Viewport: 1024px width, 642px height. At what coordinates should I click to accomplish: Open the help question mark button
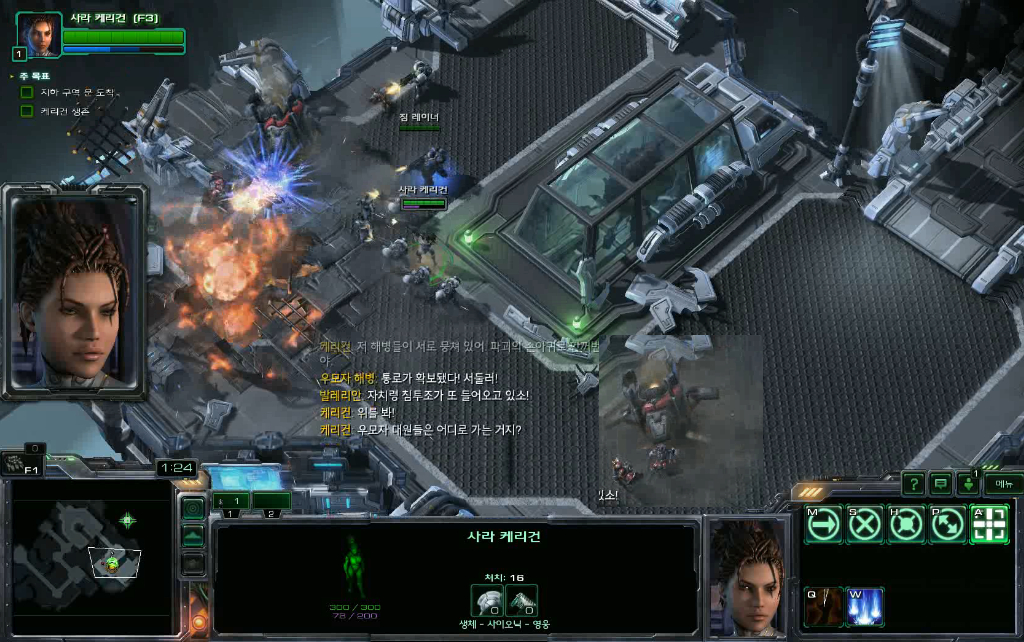(913, 484)
